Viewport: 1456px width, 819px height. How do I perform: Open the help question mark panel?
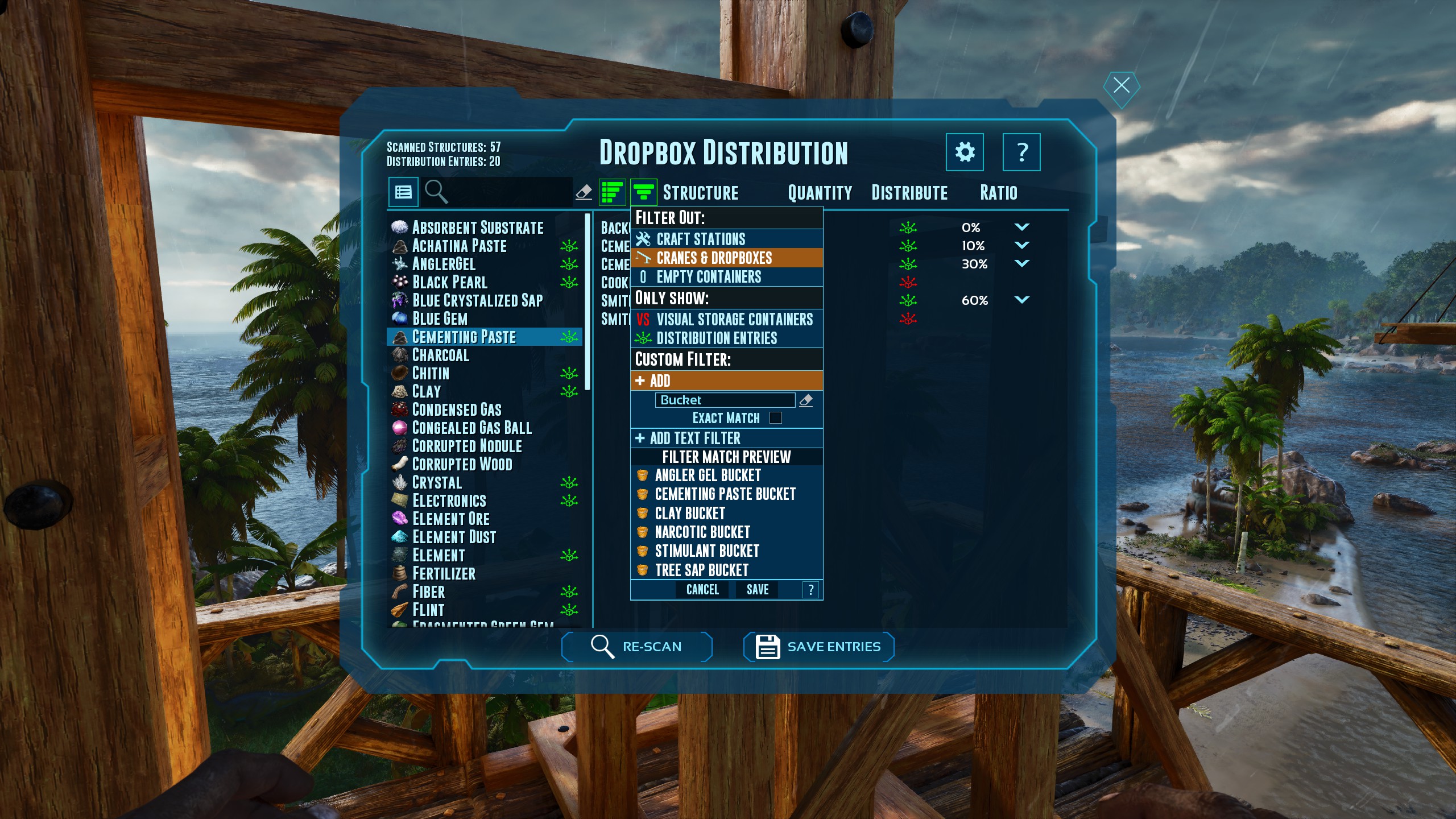1022,152
